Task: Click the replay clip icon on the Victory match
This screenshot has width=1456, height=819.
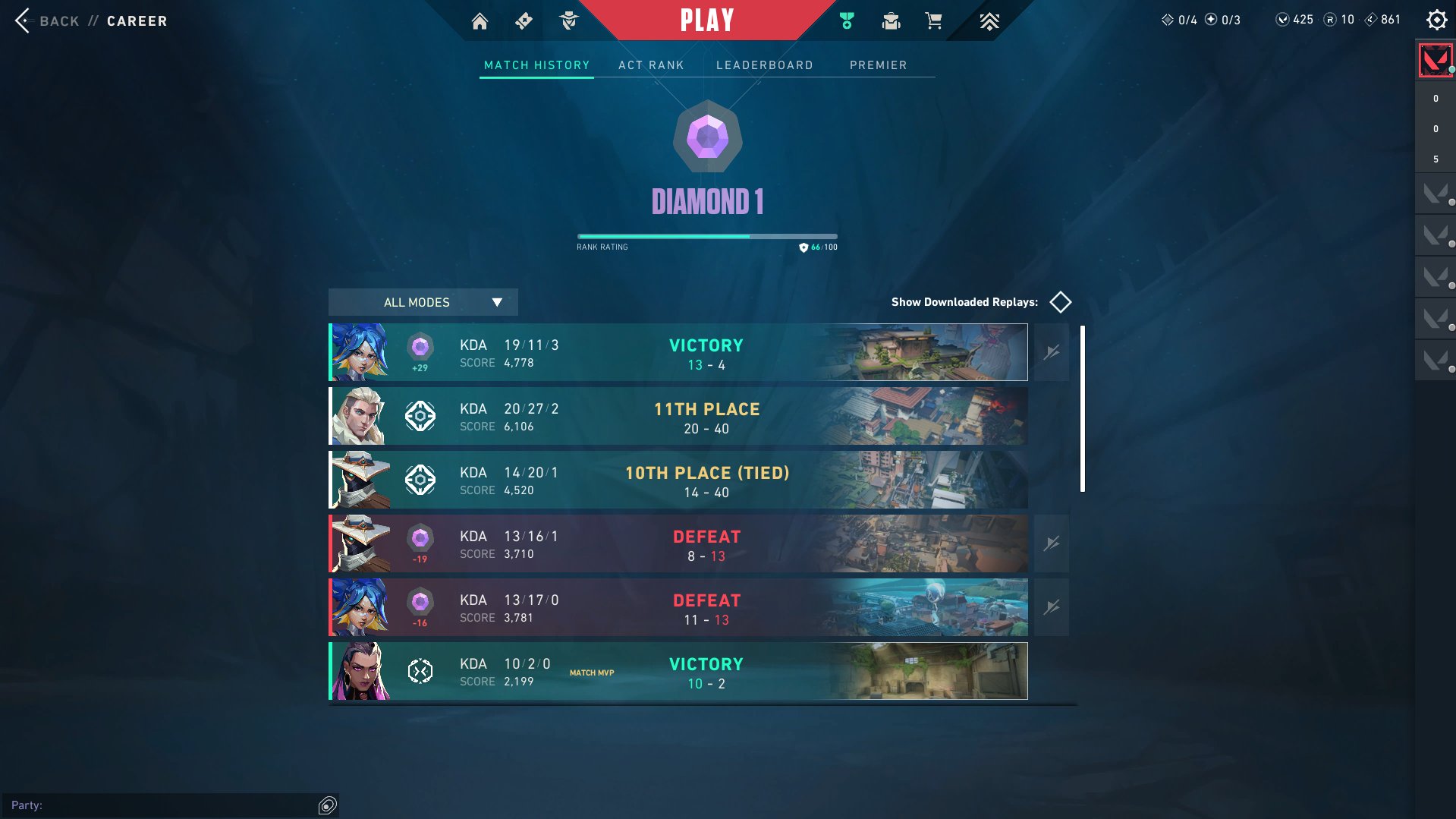Action: point(1051,351)
